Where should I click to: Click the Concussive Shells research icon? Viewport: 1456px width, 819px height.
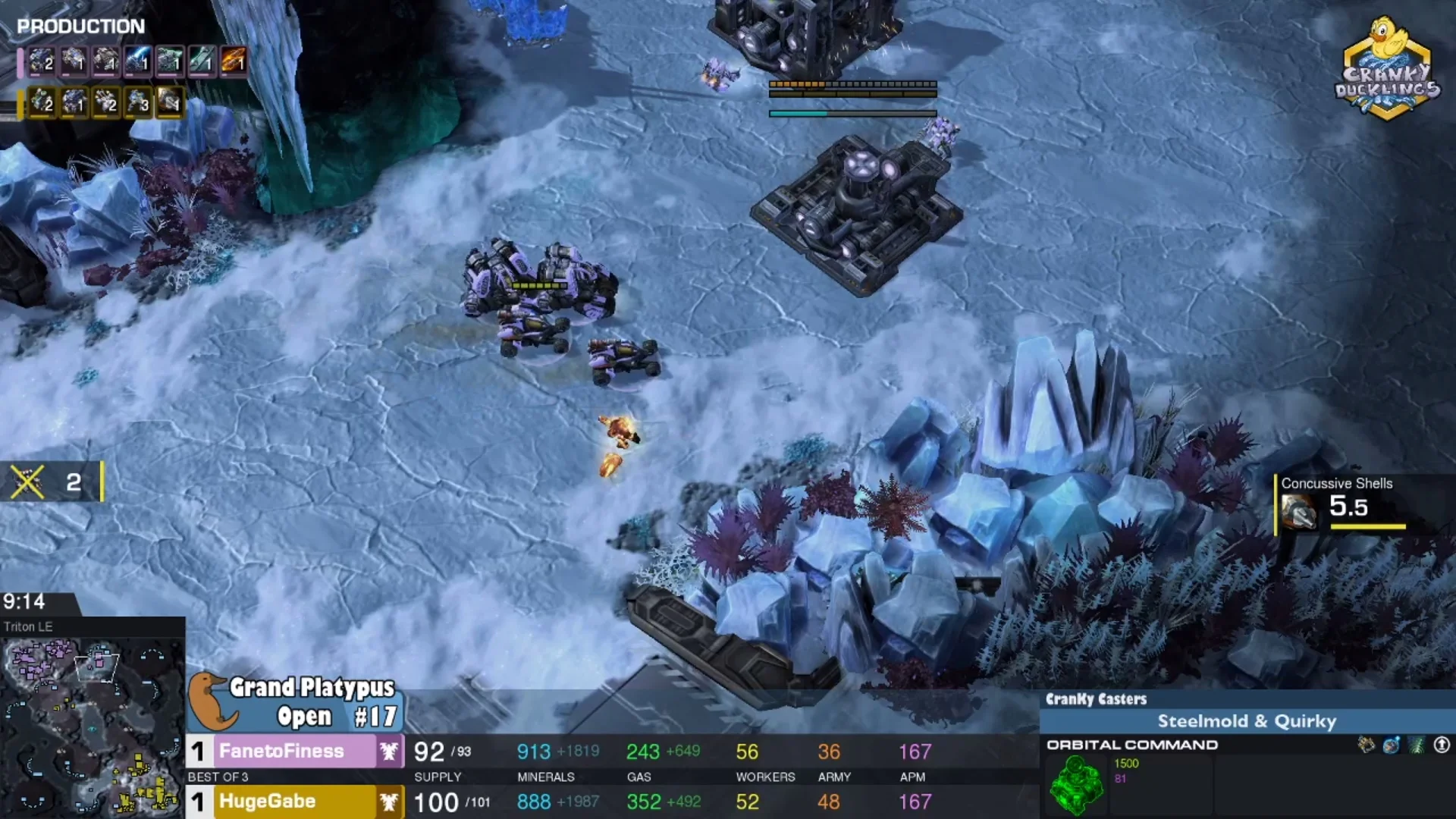(x=1300, y=510)
